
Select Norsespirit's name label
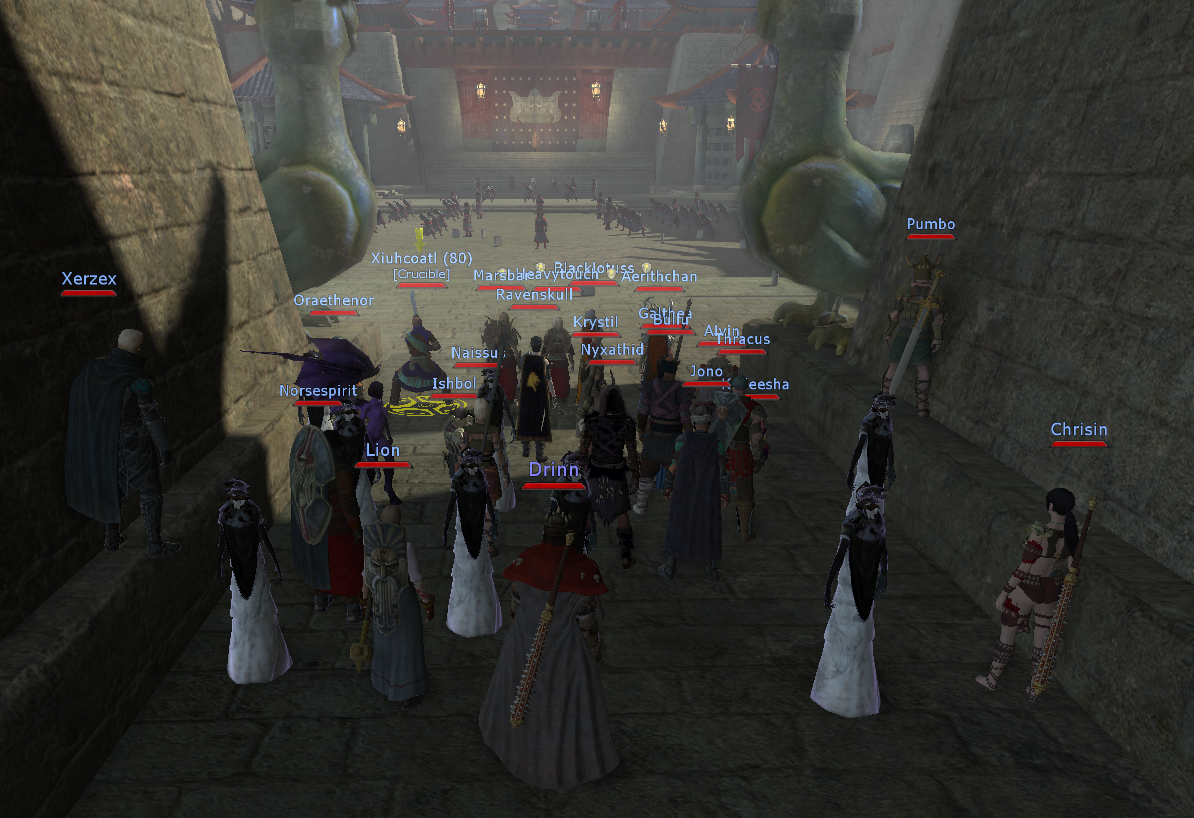[x=317, y=391]
